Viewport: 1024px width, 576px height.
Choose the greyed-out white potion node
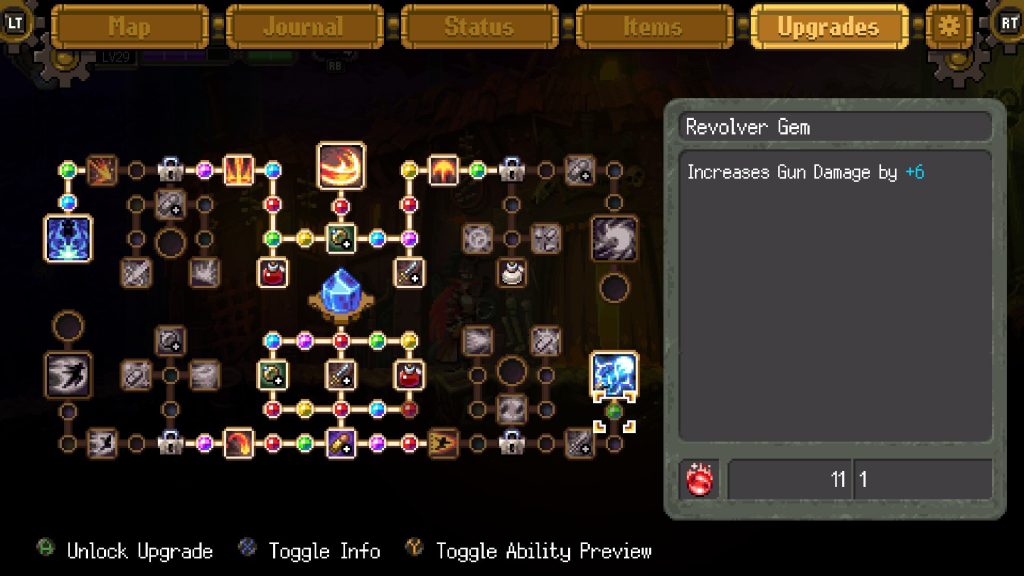click(x=512, y=272)
